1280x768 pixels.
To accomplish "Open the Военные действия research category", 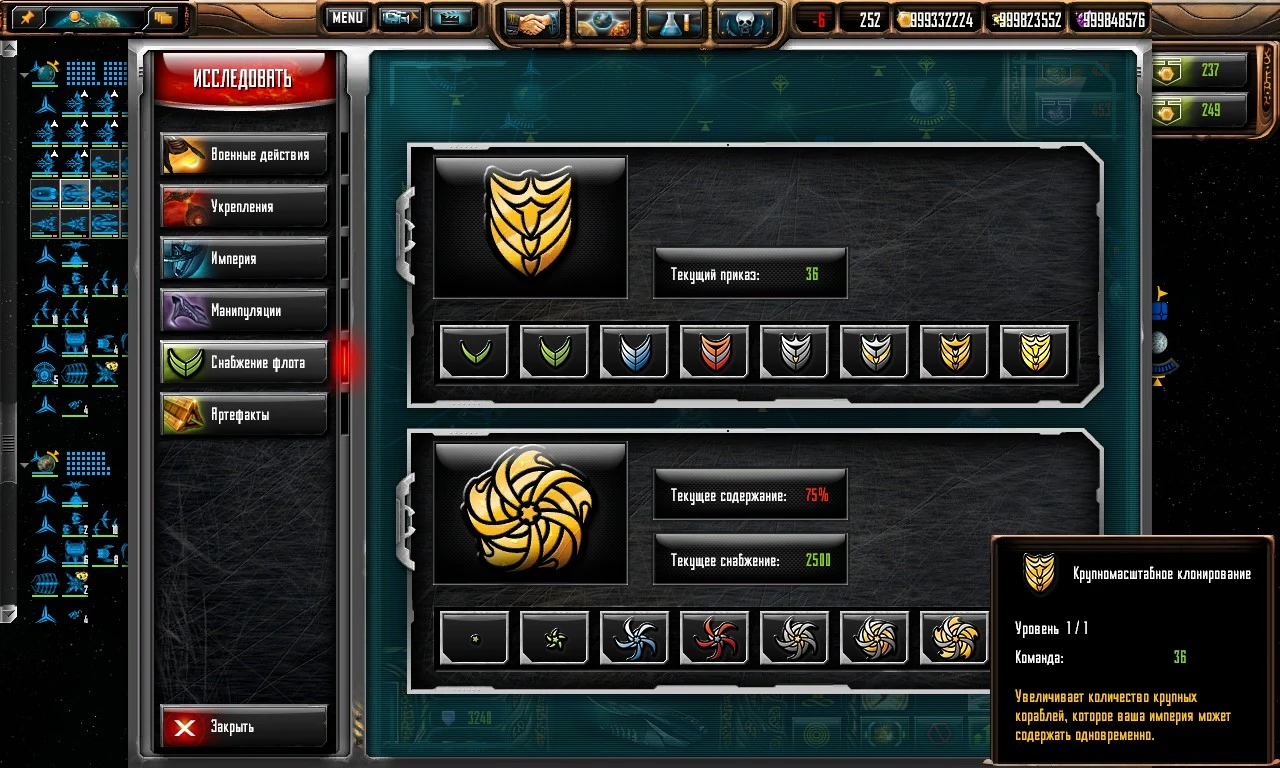I will (x=243, y=154).
